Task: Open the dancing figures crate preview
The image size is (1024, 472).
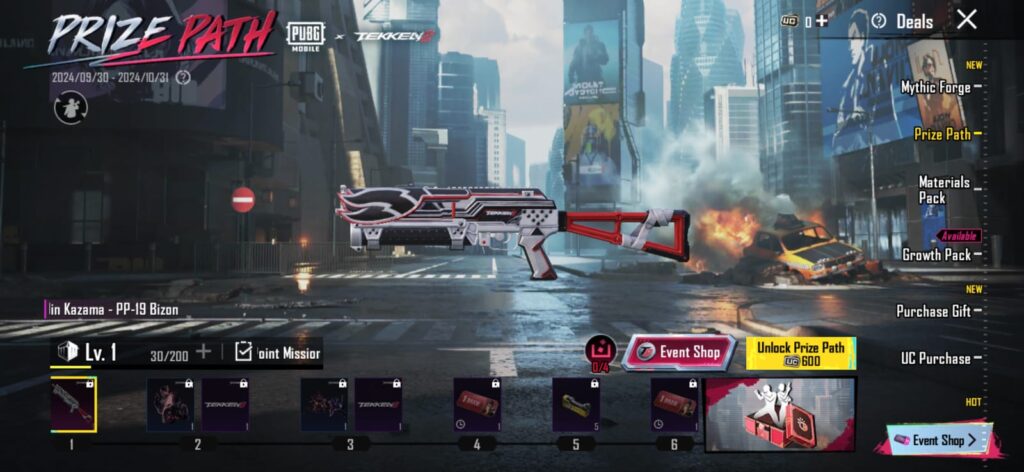Action: (780, 414)
